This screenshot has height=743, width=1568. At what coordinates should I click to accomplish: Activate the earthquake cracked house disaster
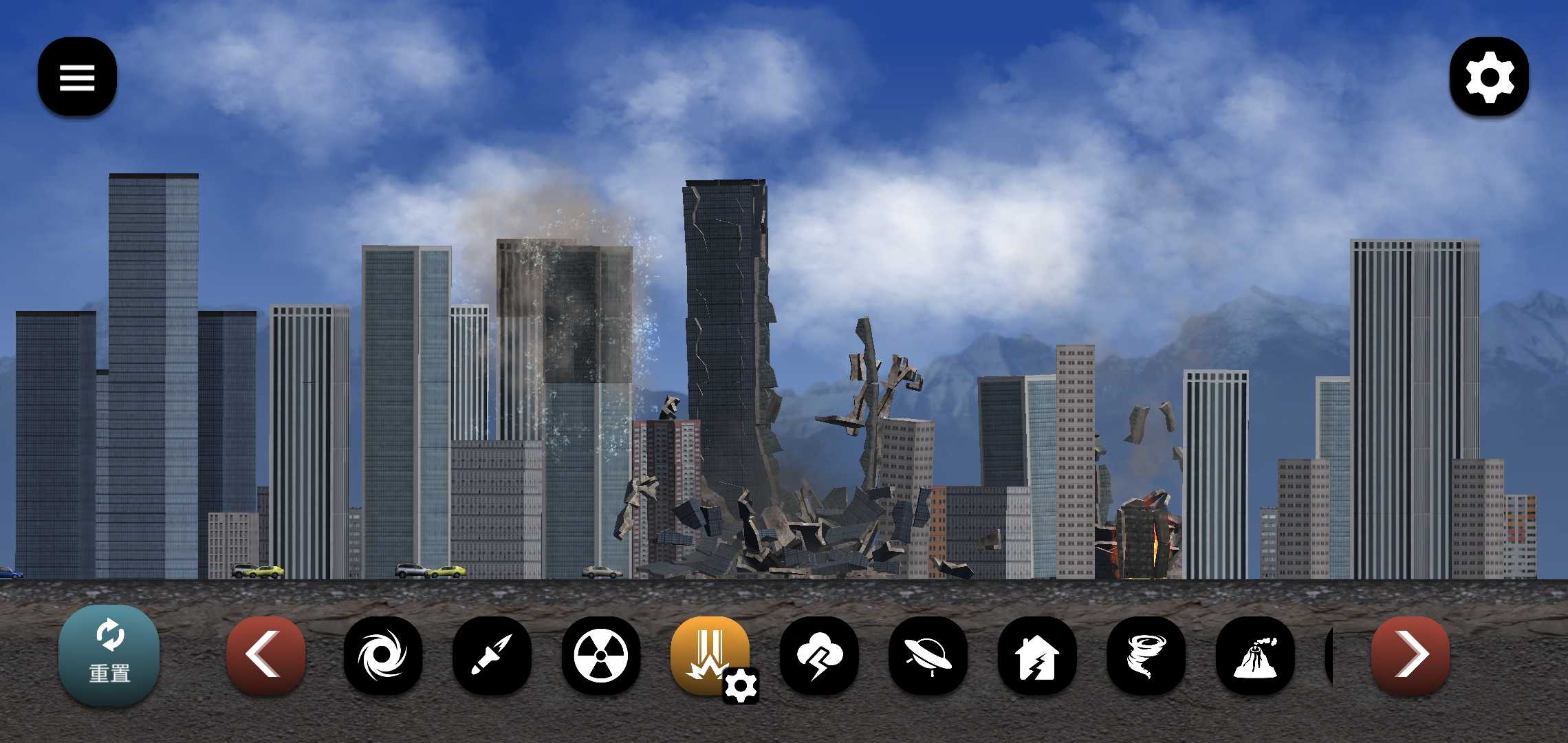point(1036,654)
